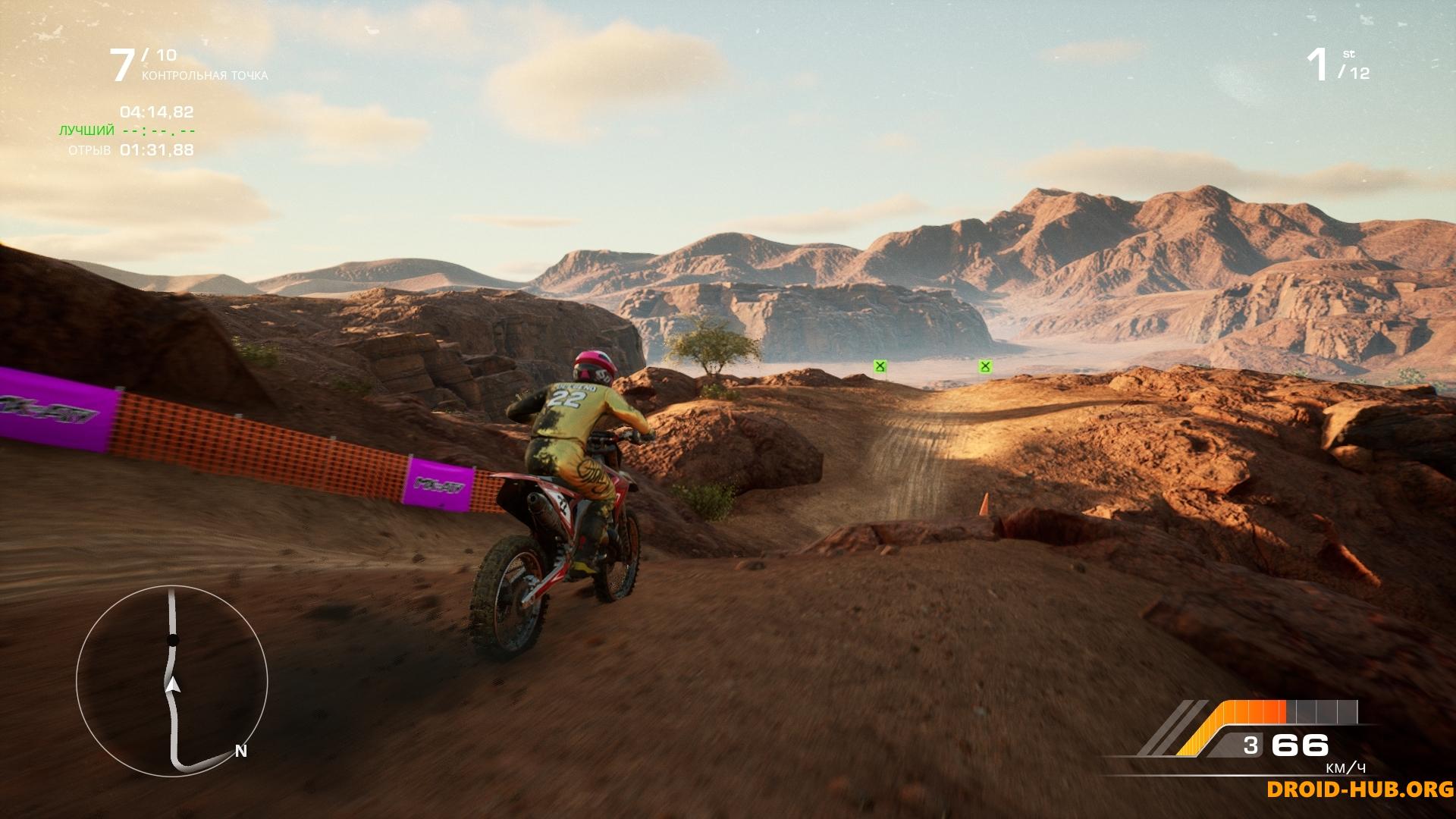Select the position arrow on the minimap
This screenshot has height=819, width=1456.
coord(173,684)
